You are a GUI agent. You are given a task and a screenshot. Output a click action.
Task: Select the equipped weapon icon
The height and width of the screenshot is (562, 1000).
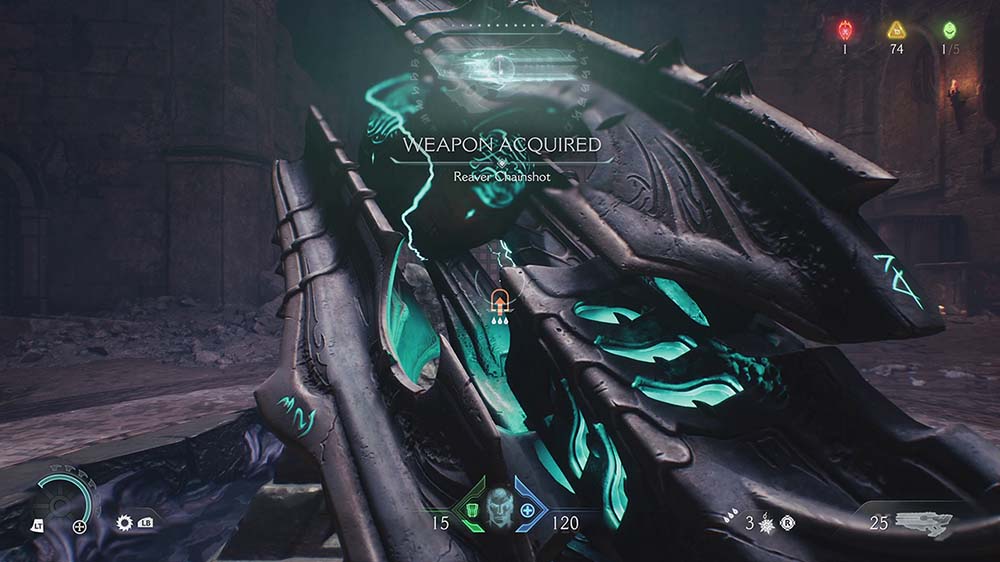pyautogui.click(x=923, y=521)
